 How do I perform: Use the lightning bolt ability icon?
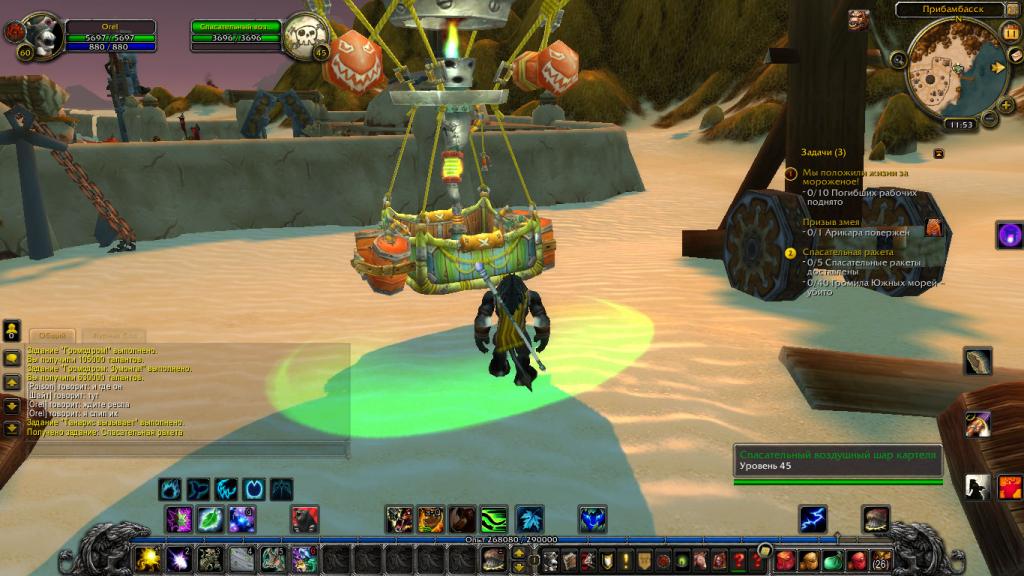tap(812, 519)
